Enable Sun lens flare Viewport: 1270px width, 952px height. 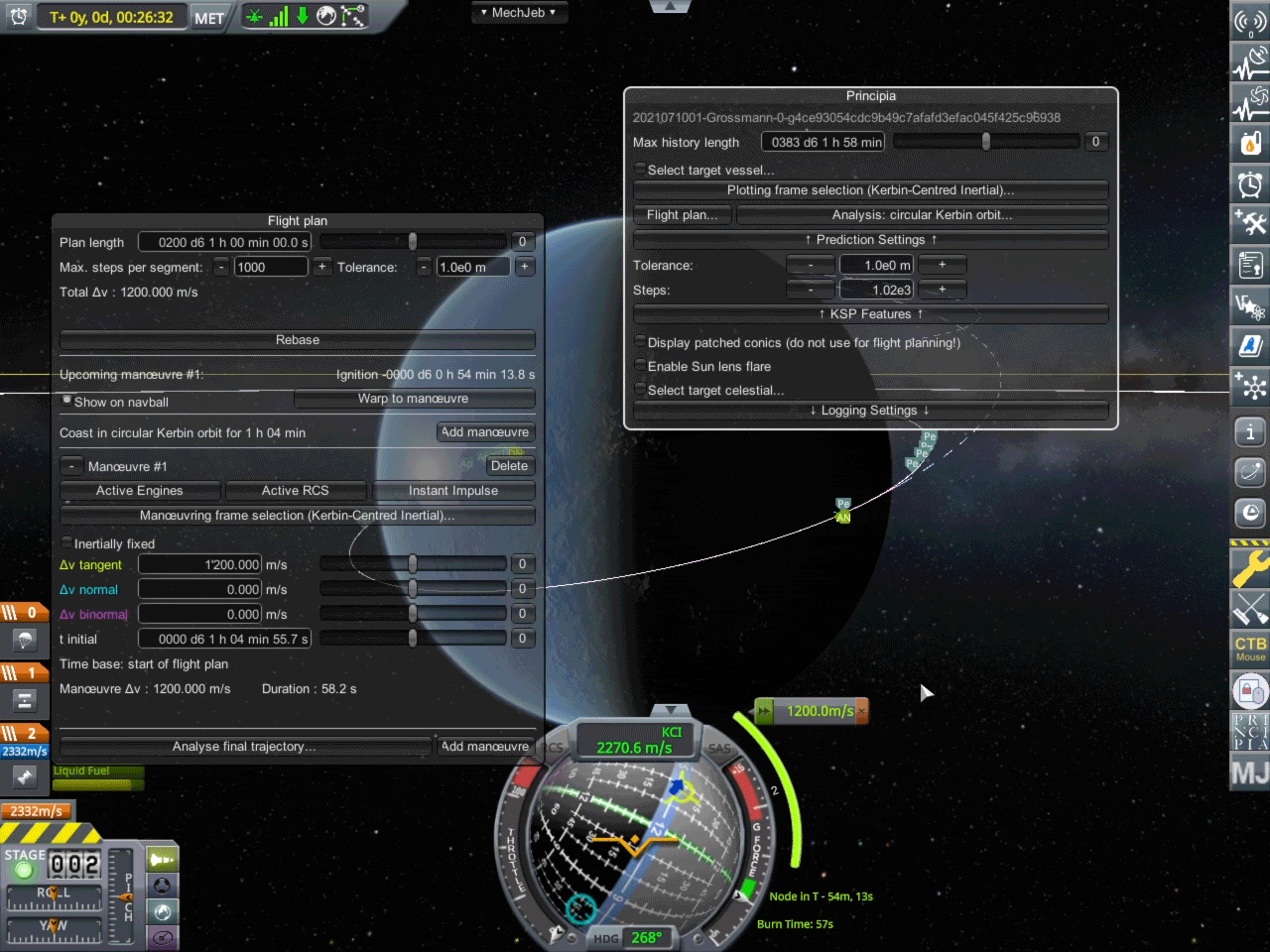pos(639,366)
